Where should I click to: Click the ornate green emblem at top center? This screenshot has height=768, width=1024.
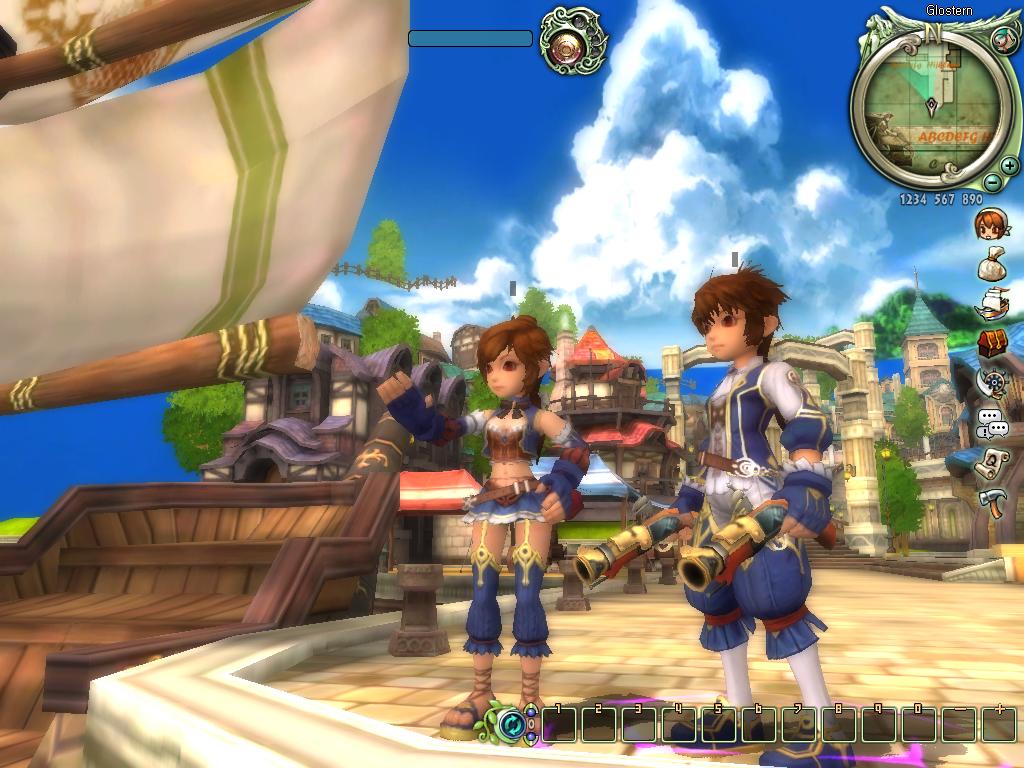point(573,41)
